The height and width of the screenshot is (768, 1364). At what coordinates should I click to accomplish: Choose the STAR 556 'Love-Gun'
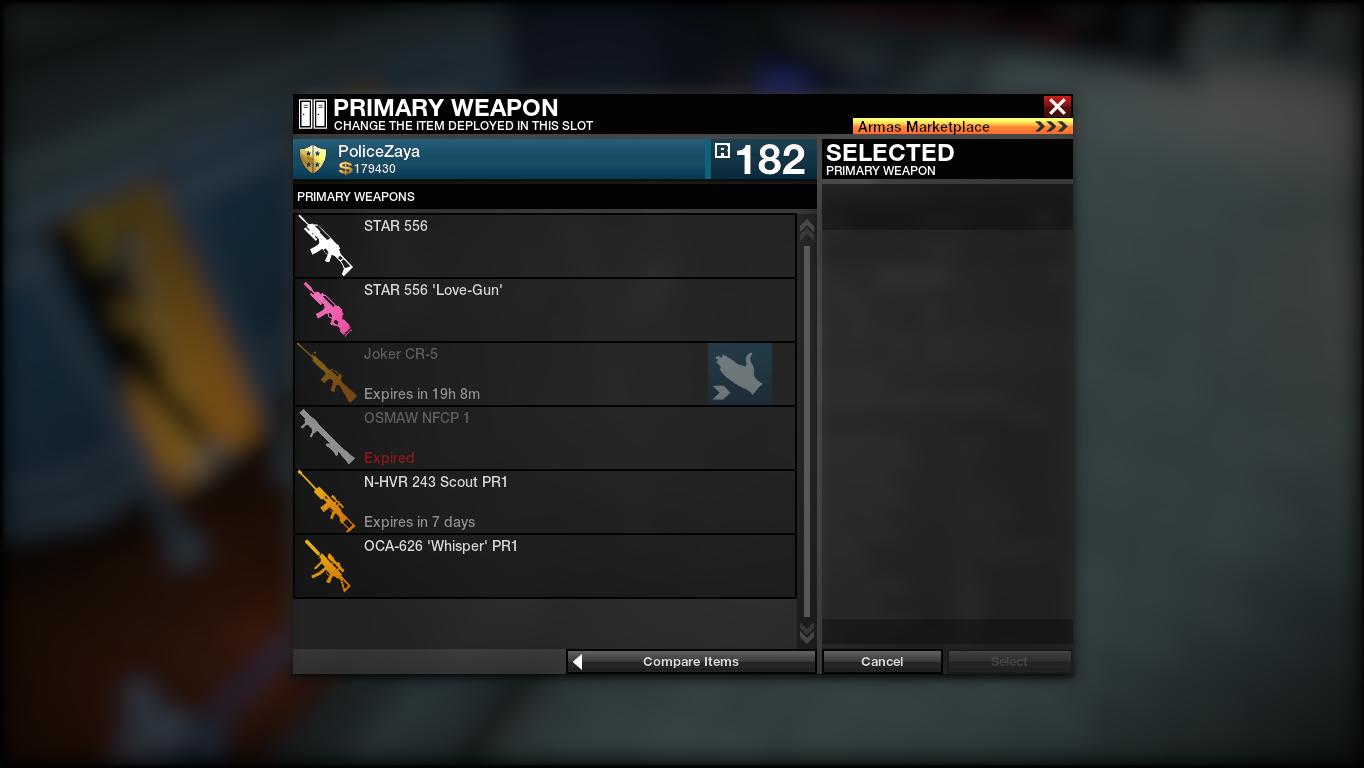[545, 310]
